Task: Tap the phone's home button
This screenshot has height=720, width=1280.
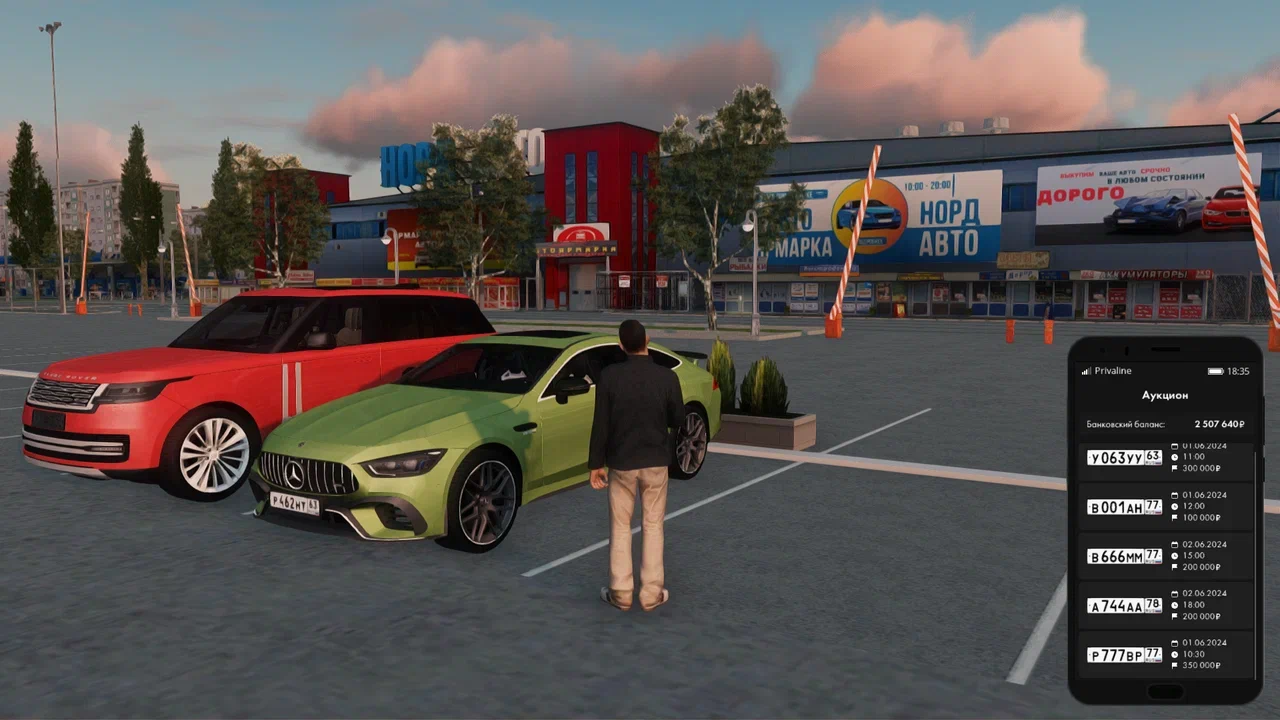Action: (x=1165, y=691)
